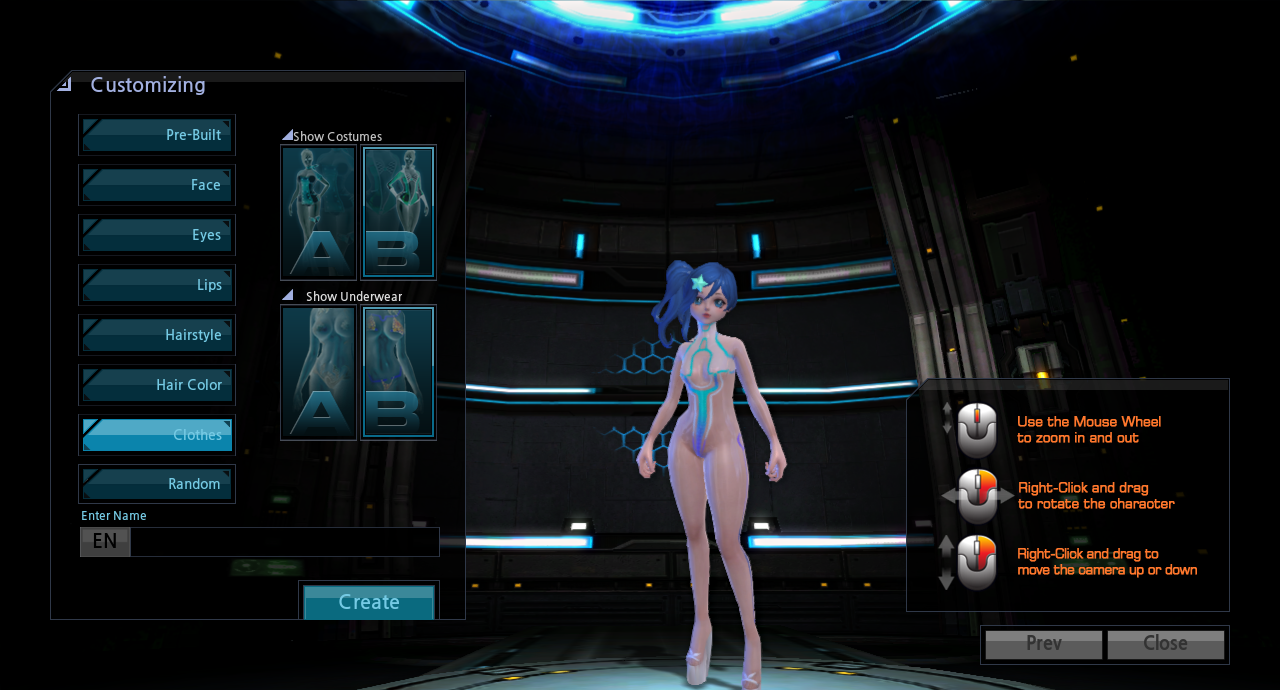The image size is (1280, 690).
Task: Select underwear option A thumbnail
Action: point(319,372)
